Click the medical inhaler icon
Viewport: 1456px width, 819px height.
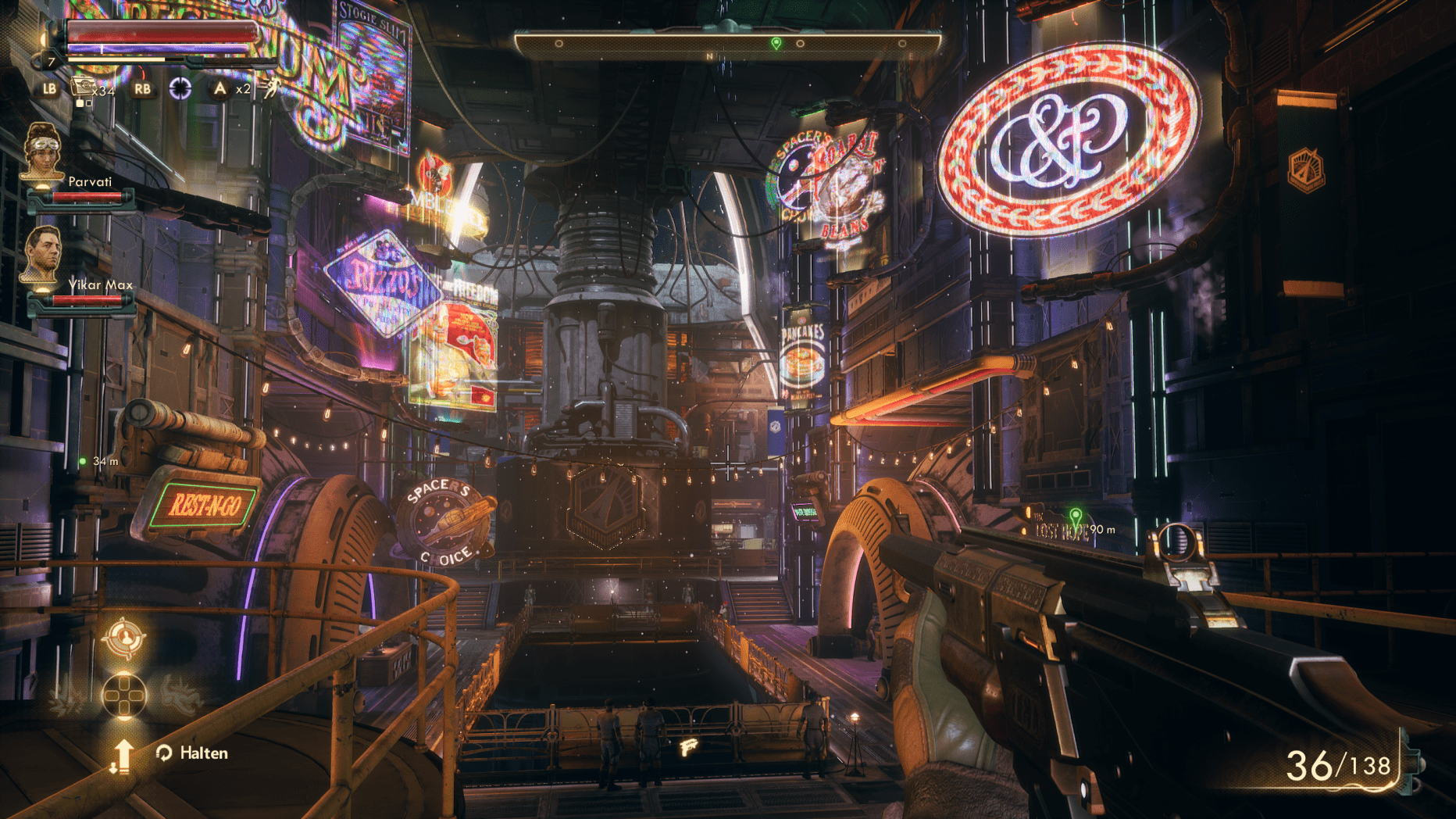82,88
